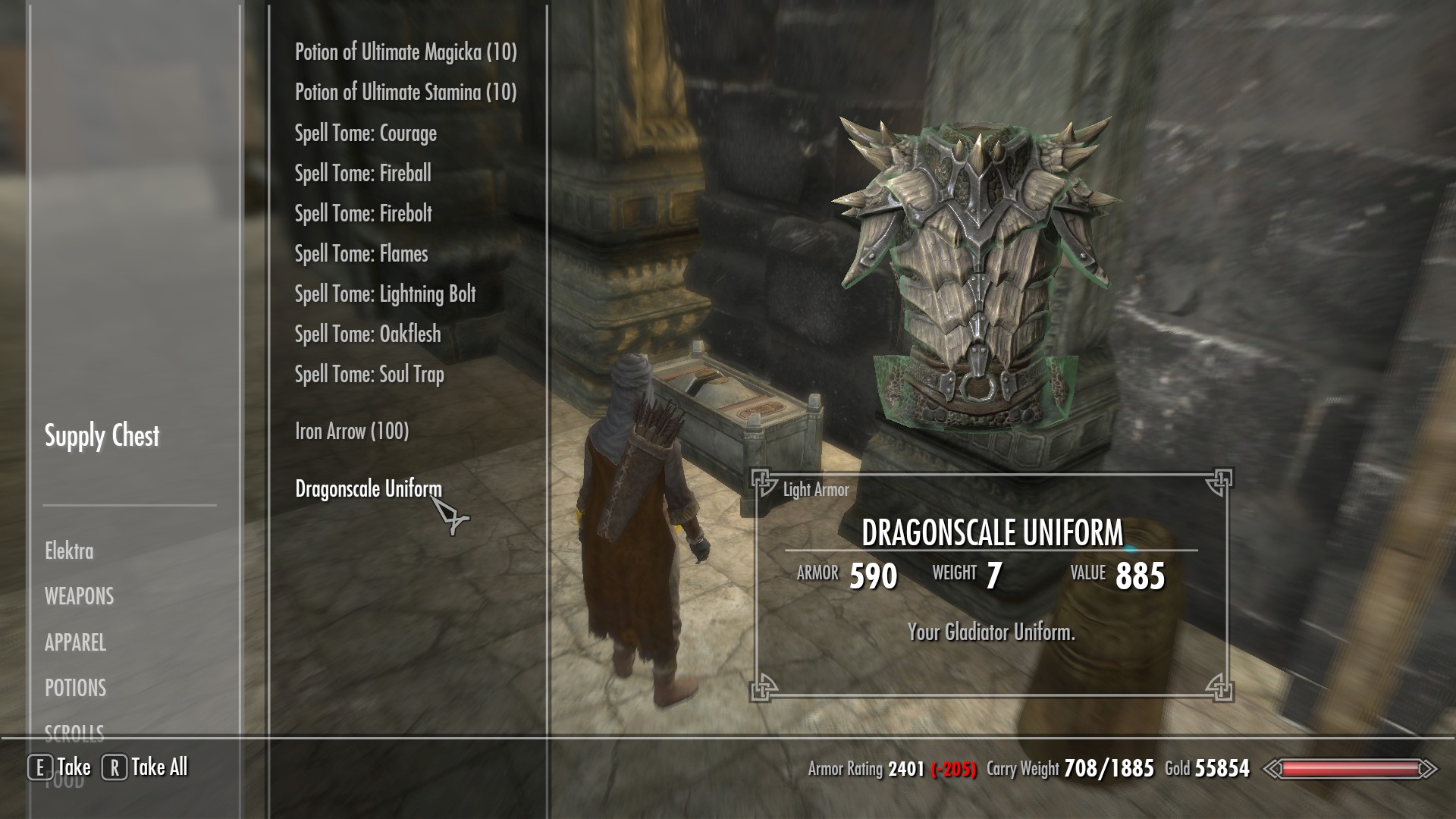The height and width of the screenshot is (819, 1456).
Task: Pick Spell Tome: Fireball from the chest
Action: 362,174
